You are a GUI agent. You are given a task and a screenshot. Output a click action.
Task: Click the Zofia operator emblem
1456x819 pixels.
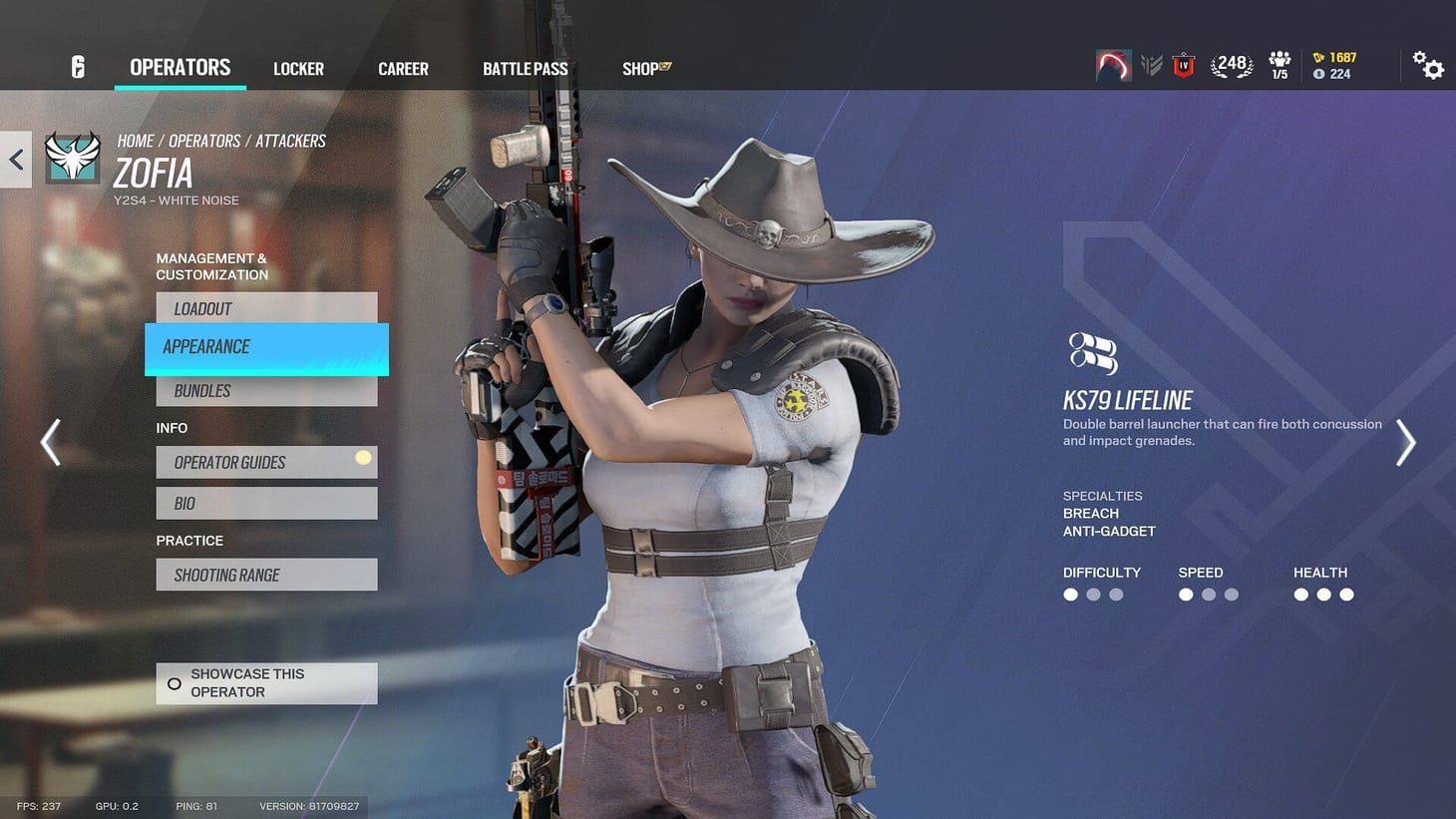pyautogui.click(x=72, y=157)
